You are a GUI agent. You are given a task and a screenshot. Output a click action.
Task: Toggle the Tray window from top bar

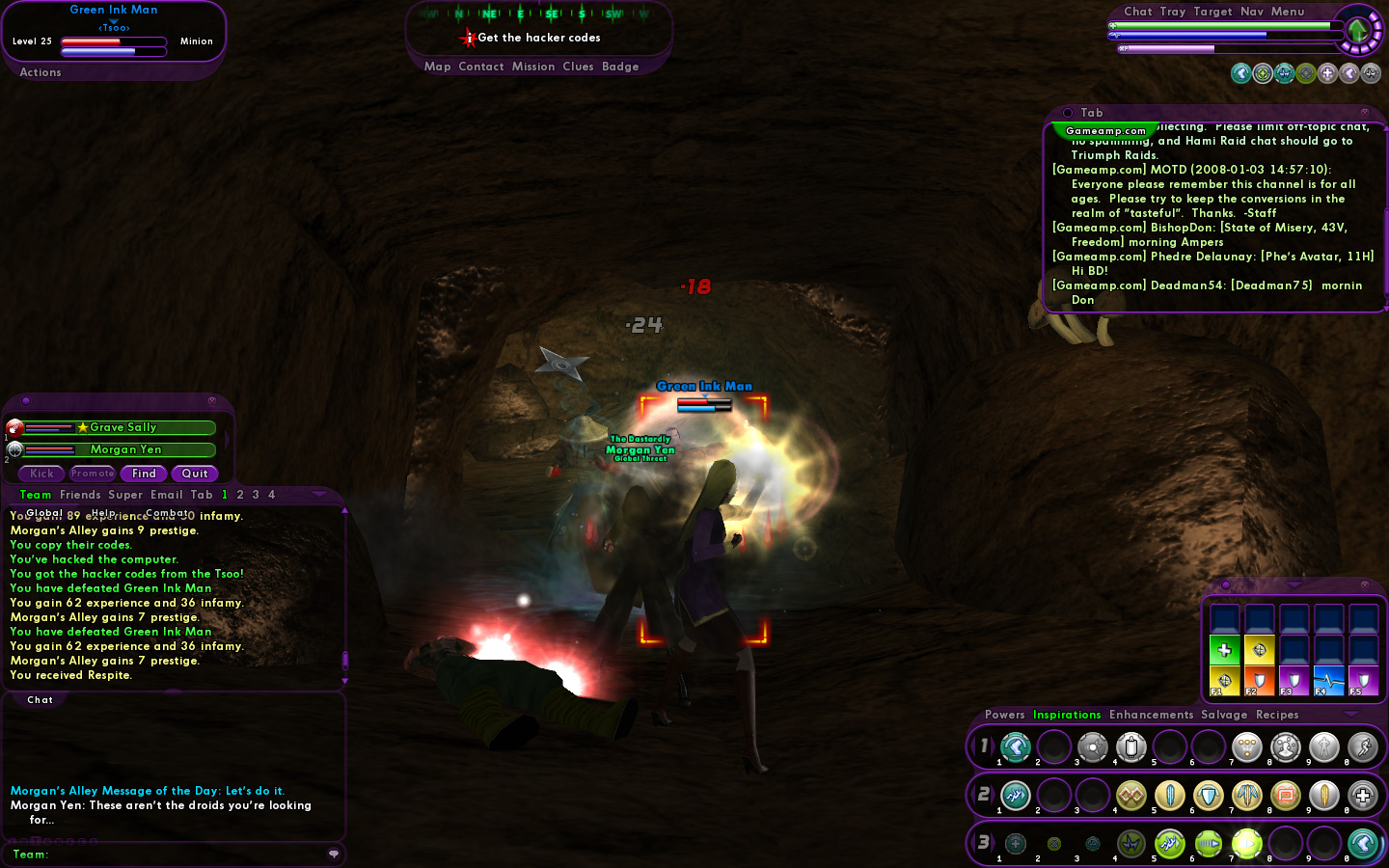click(1173, 12)
